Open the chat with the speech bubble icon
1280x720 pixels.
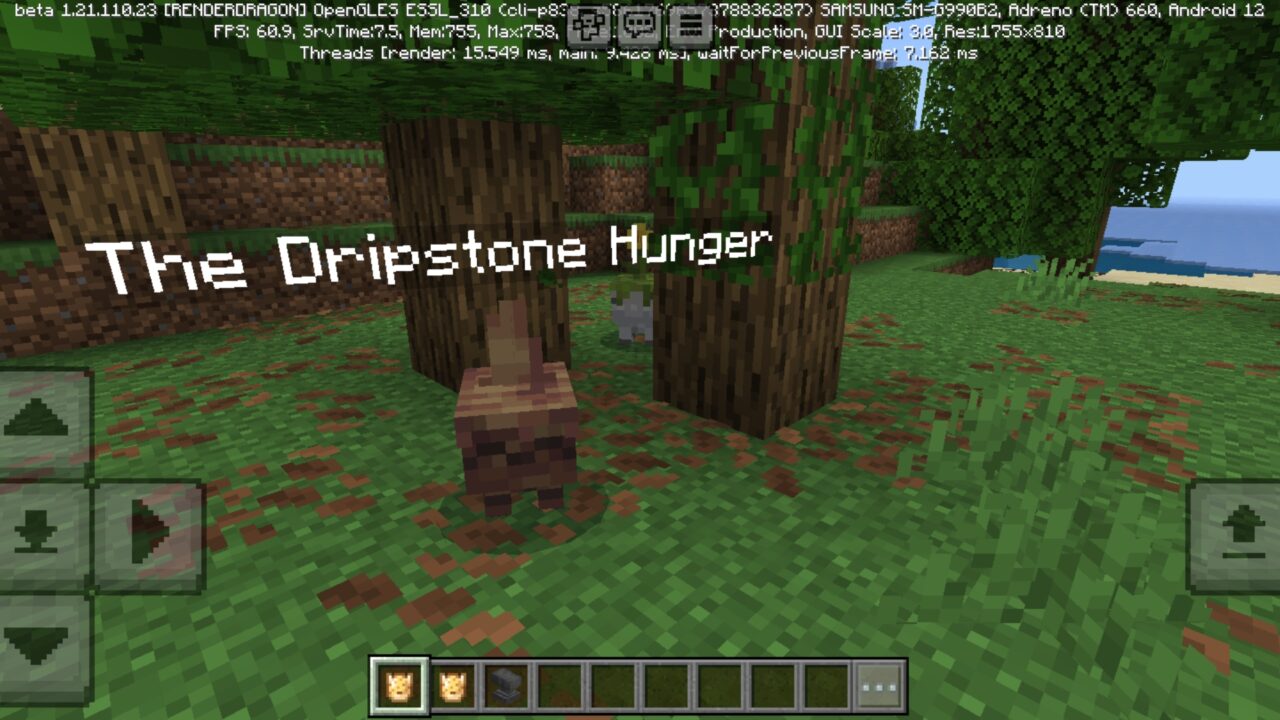tap(640, 25)
